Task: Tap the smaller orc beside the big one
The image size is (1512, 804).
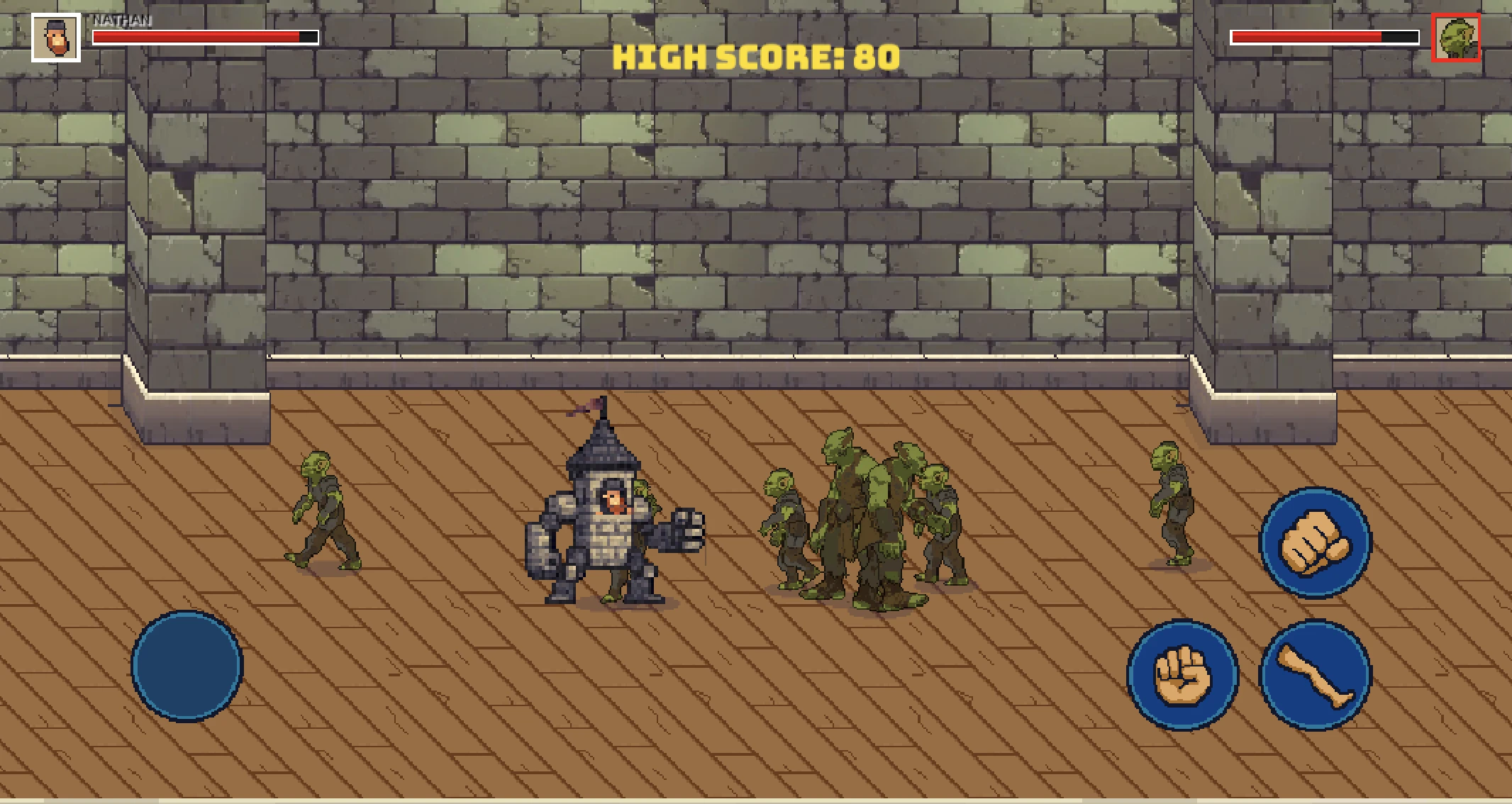Action: (x=787, y=518)
